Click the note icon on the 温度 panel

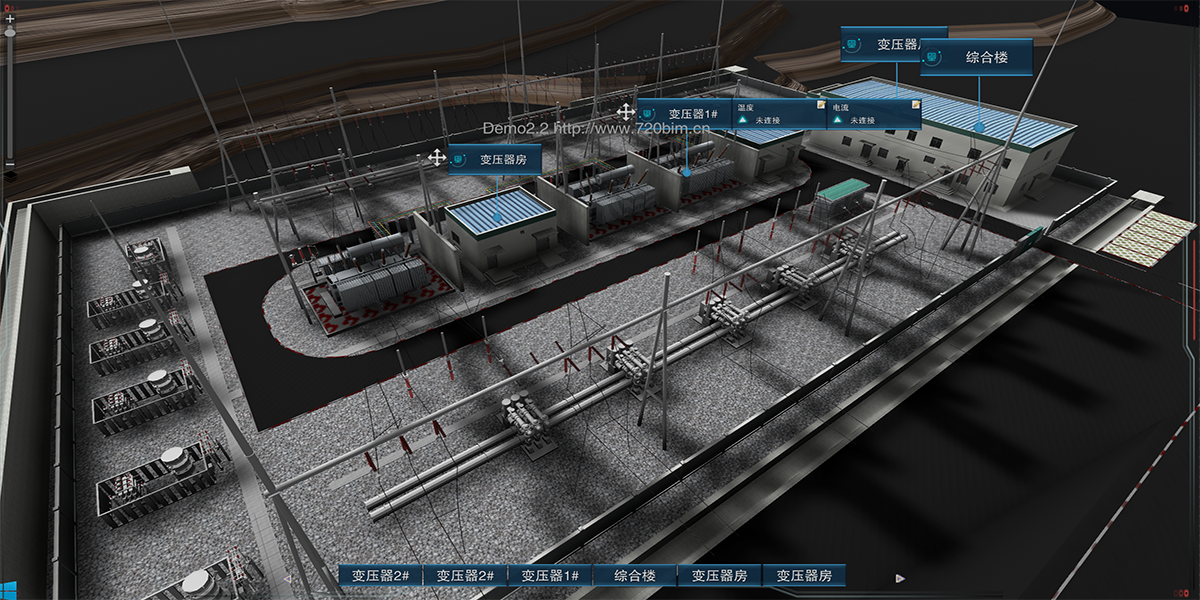(820, 104)
